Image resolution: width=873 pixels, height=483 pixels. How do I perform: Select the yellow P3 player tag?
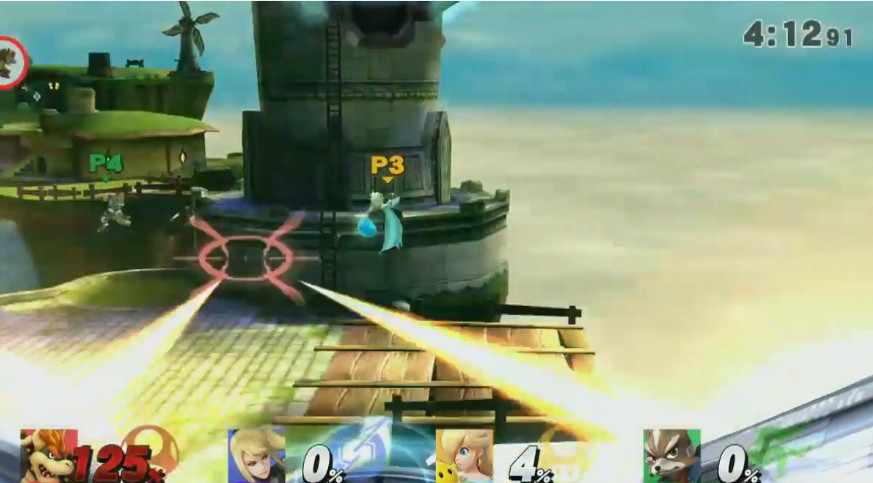pos(387,165)
